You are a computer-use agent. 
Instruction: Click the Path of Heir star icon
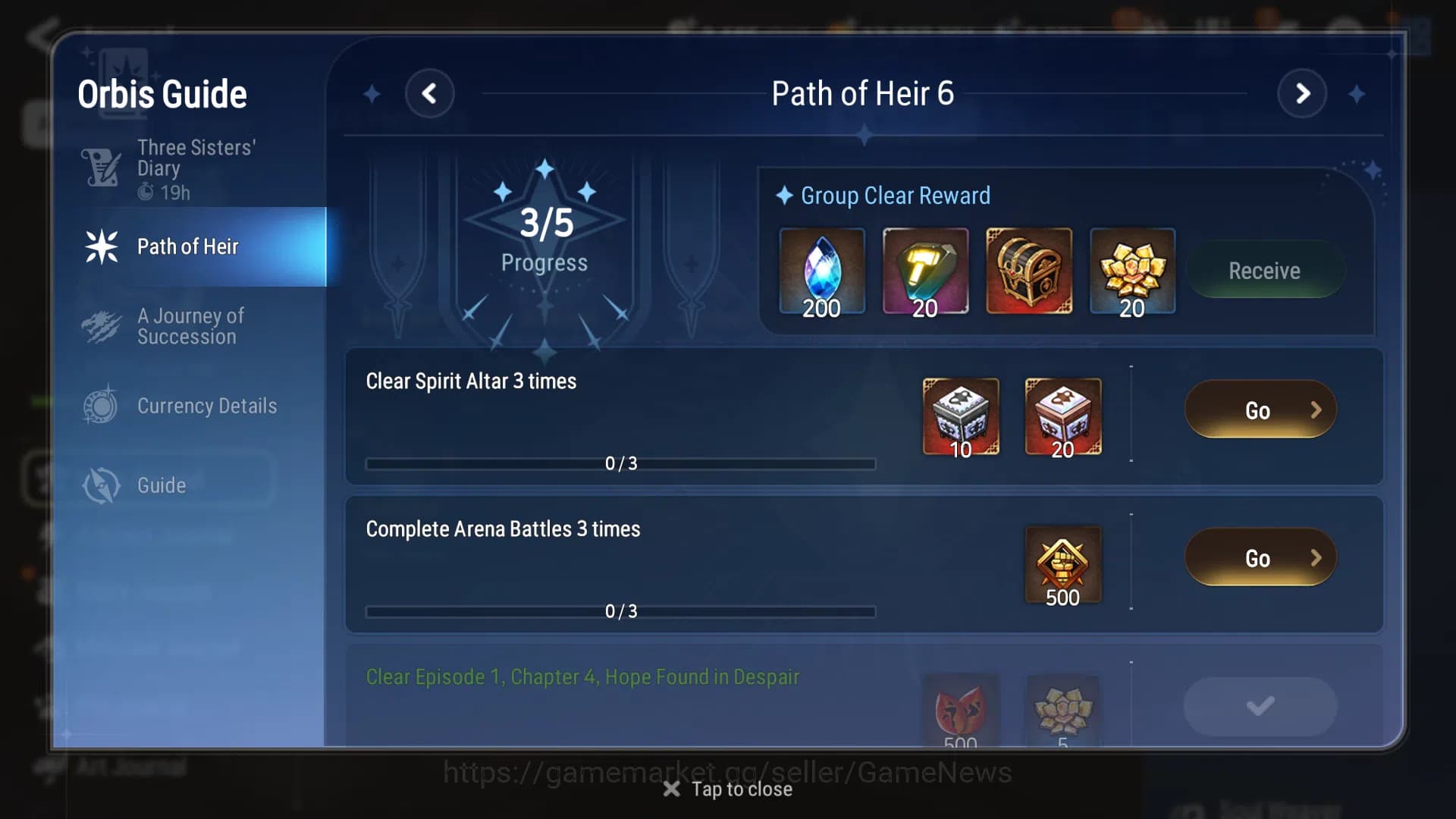102,246
